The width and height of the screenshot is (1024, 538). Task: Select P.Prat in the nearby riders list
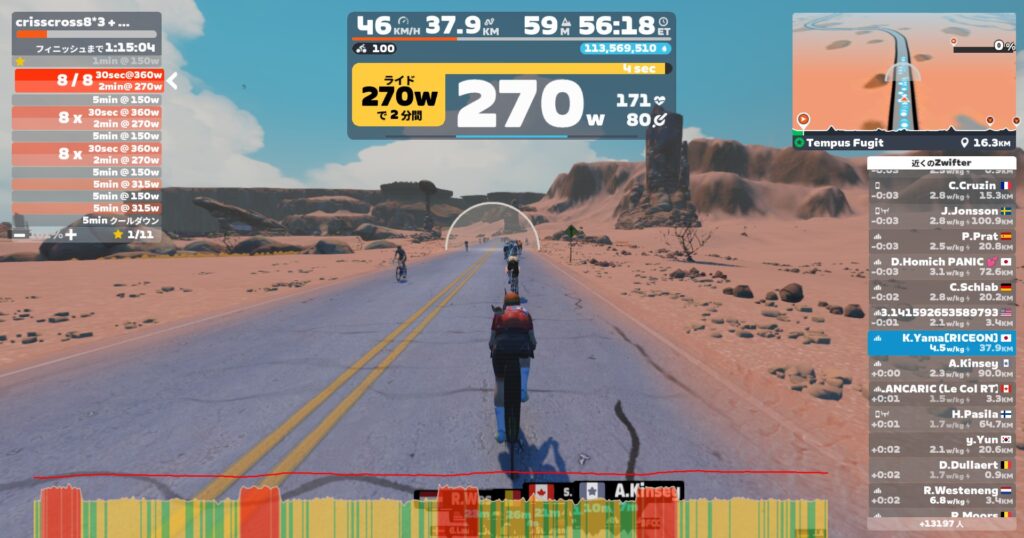(x=942, y=241)
